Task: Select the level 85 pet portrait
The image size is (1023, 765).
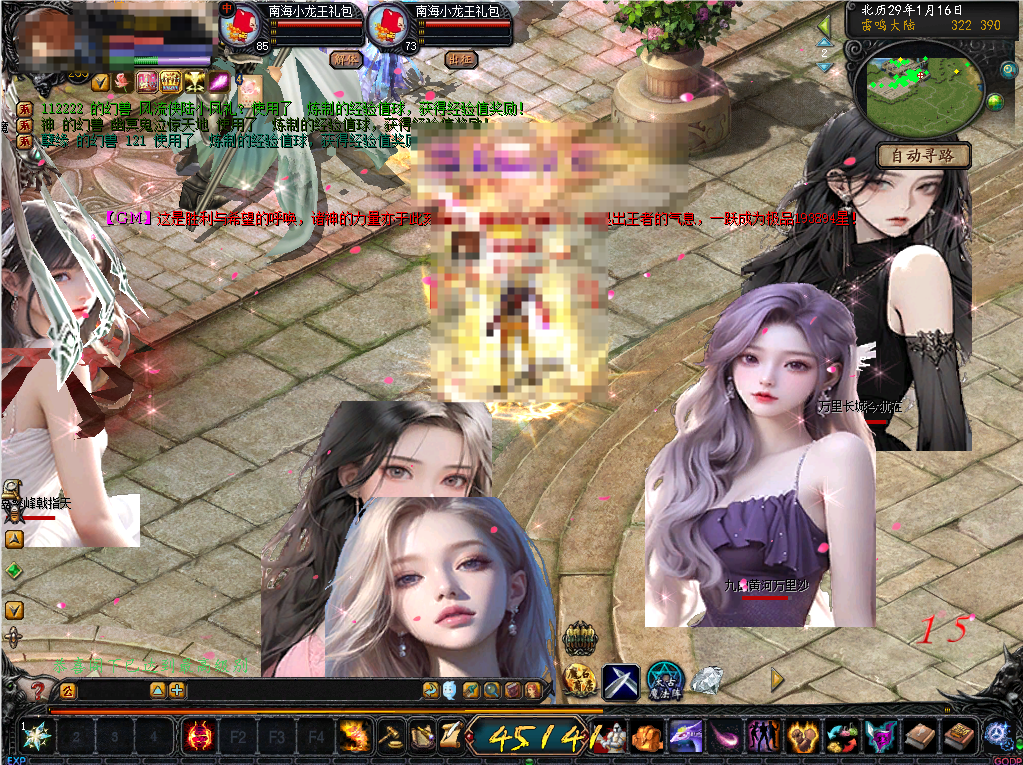Action: (x=240, y=25)
